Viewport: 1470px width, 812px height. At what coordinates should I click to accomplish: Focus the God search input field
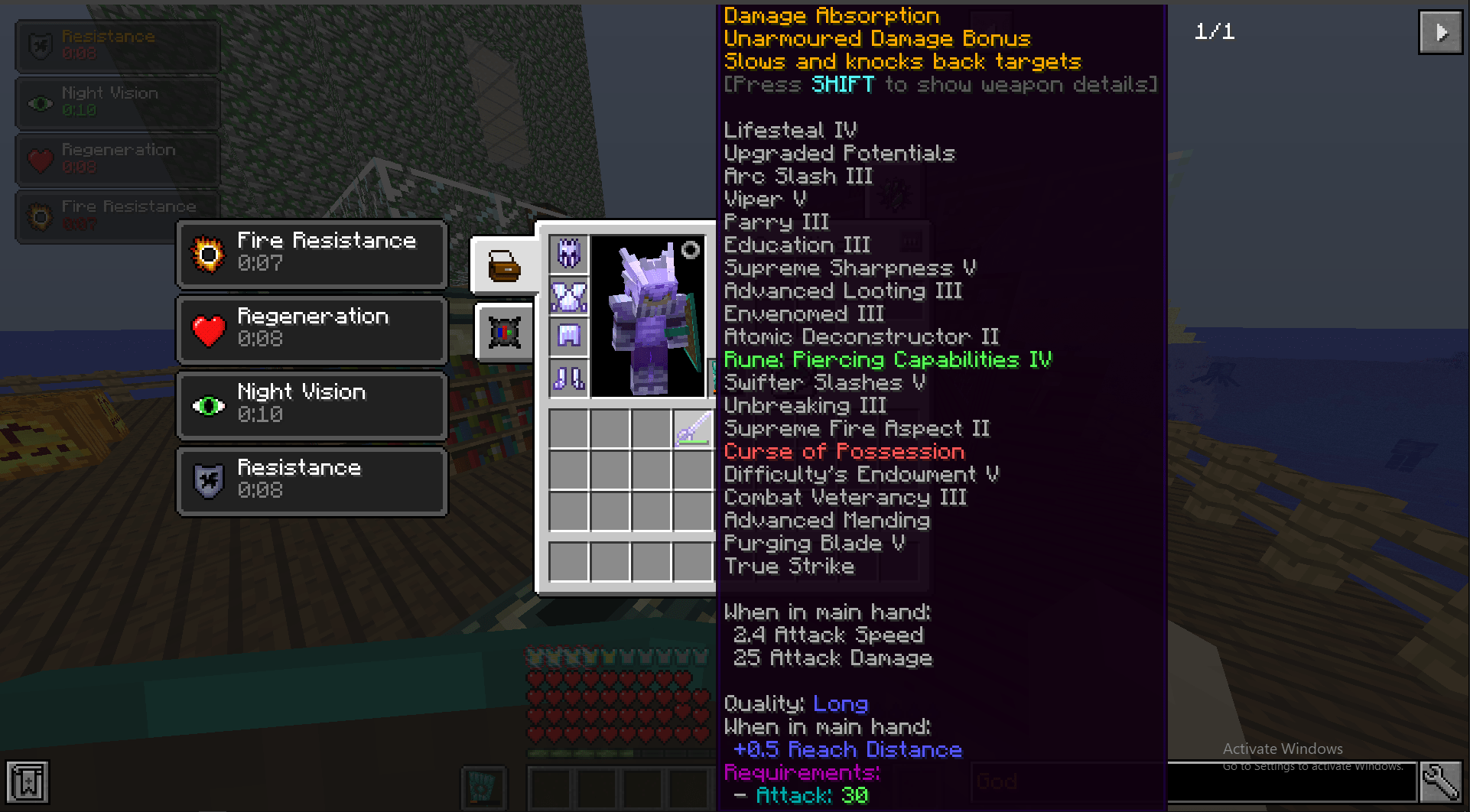click(1067, 781)
